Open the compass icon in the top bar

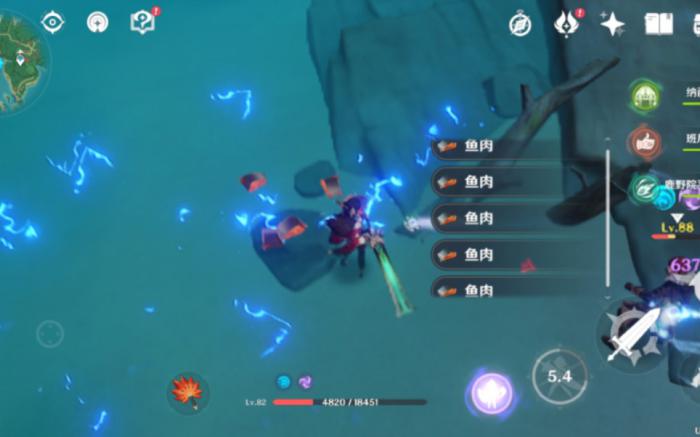coord(520,24)
